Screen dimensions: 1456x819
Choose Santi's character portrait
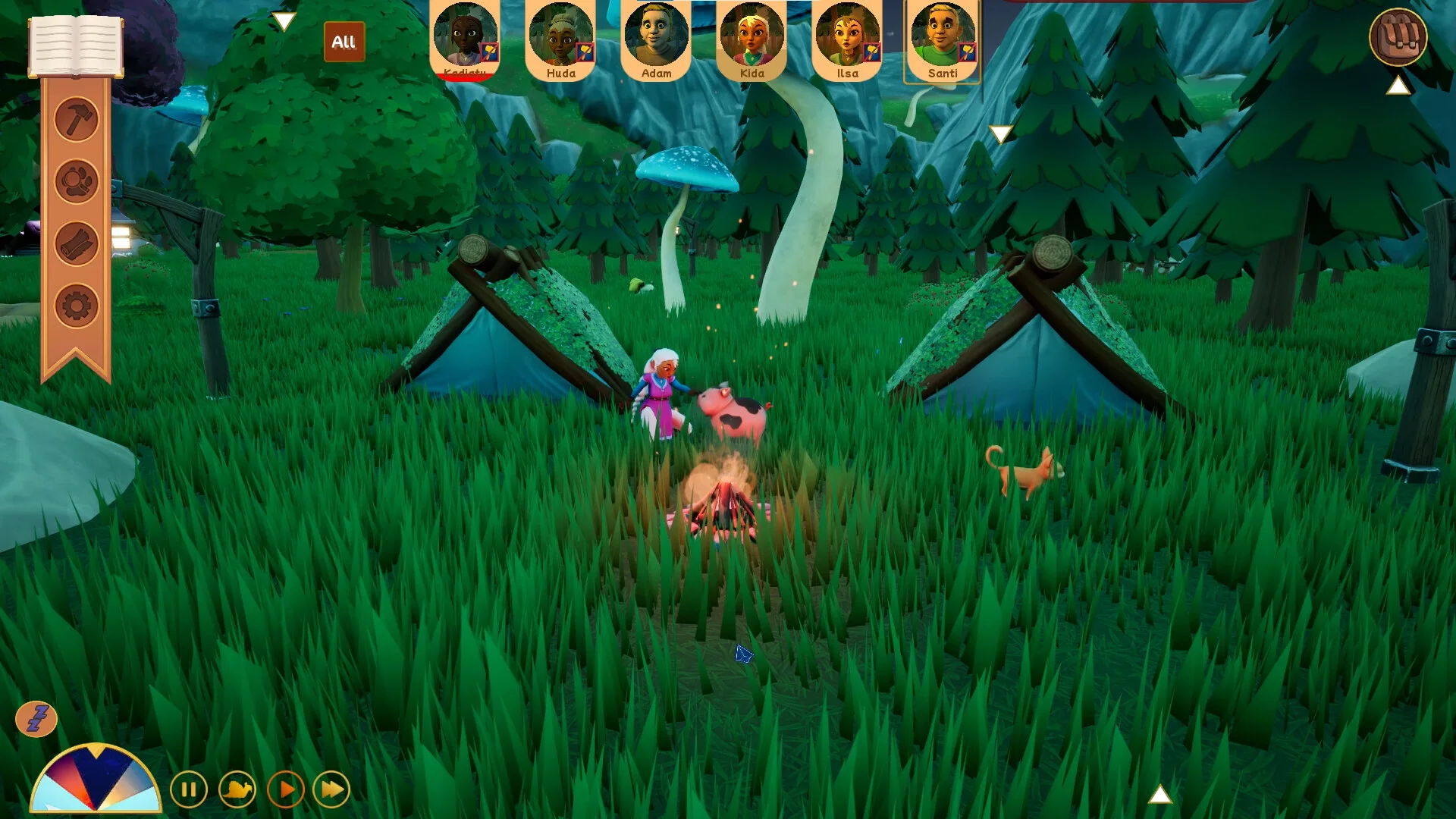[942, 38]
